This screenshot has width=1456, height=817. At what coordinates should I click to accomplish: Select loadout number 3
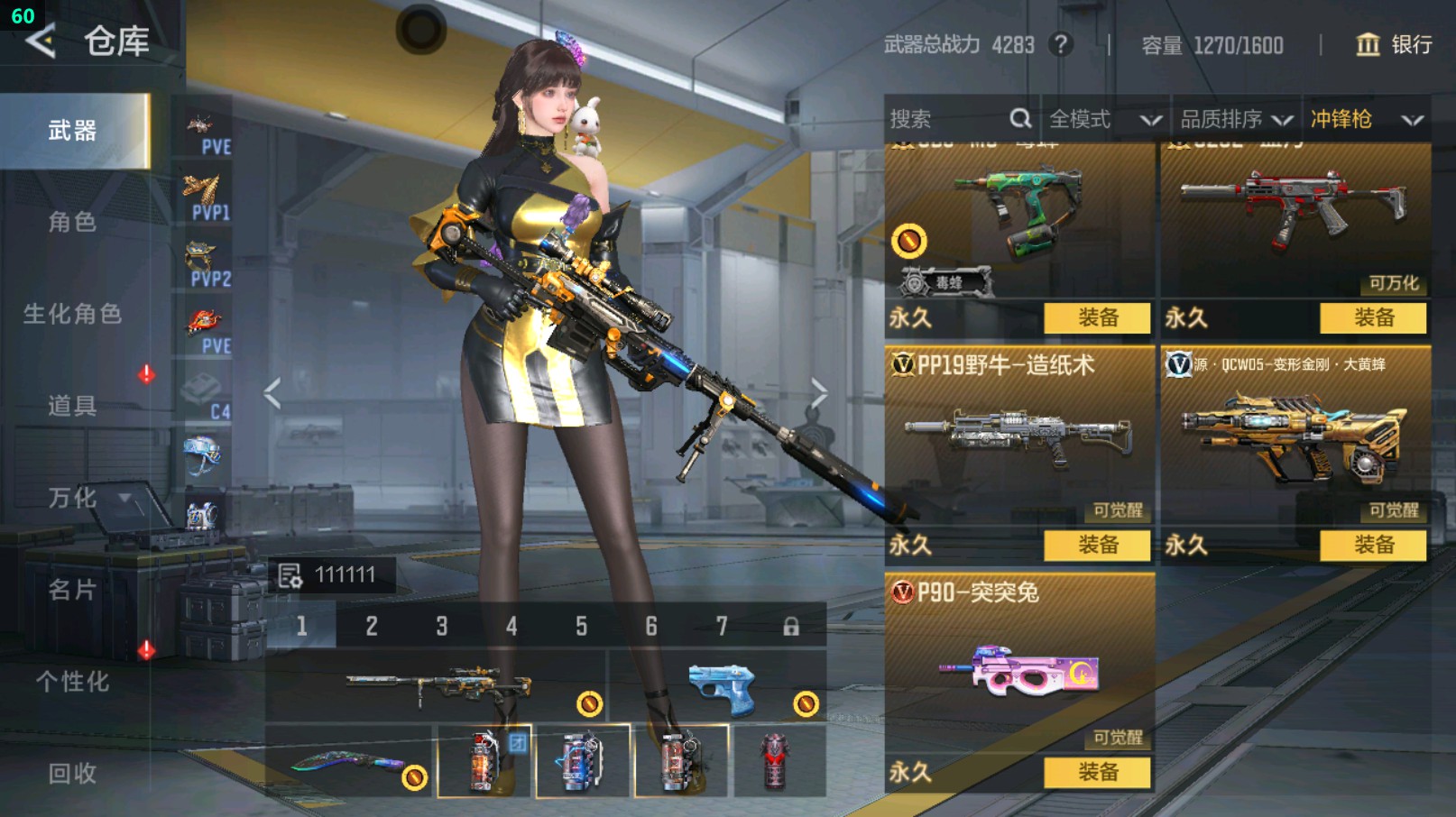coord(442,626)
